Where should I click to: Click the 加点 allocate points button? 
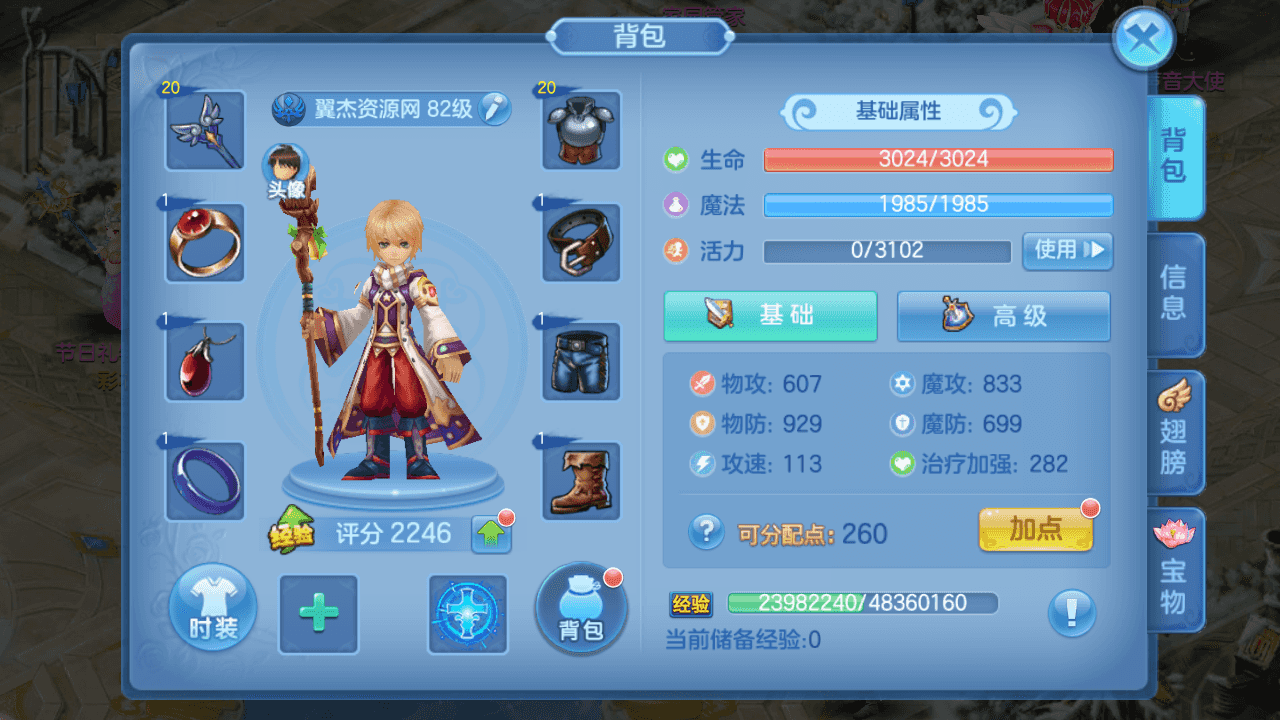[x=1037, y=531]
